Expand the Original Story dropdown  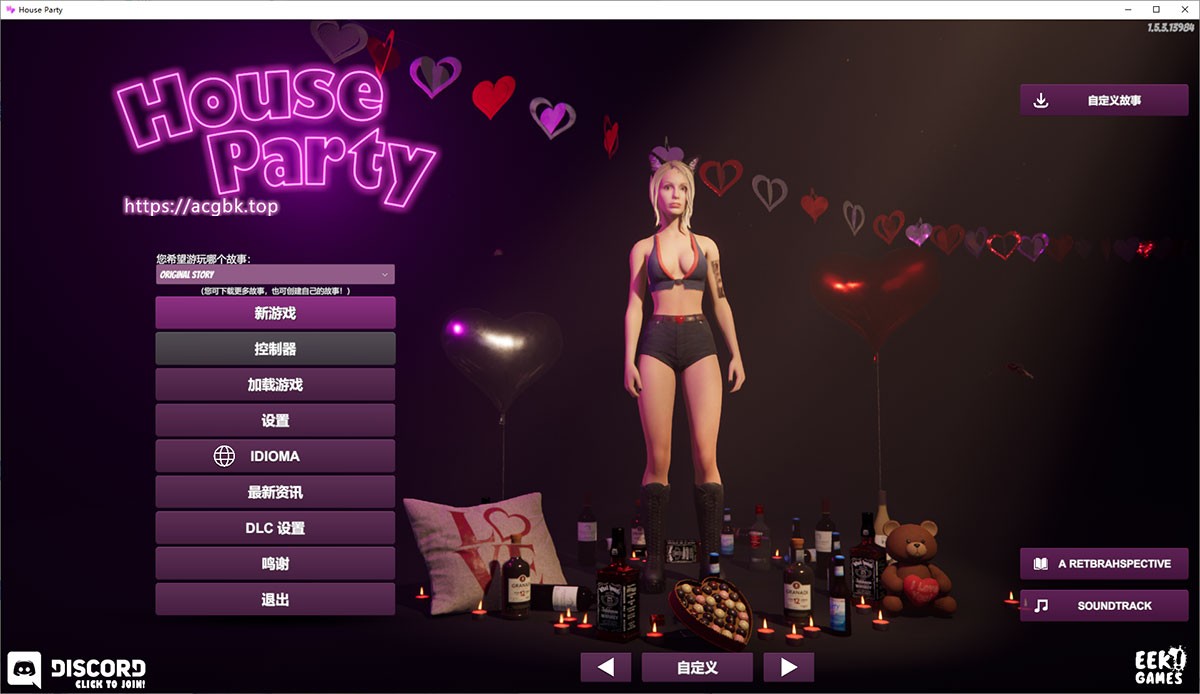(275, 274)
